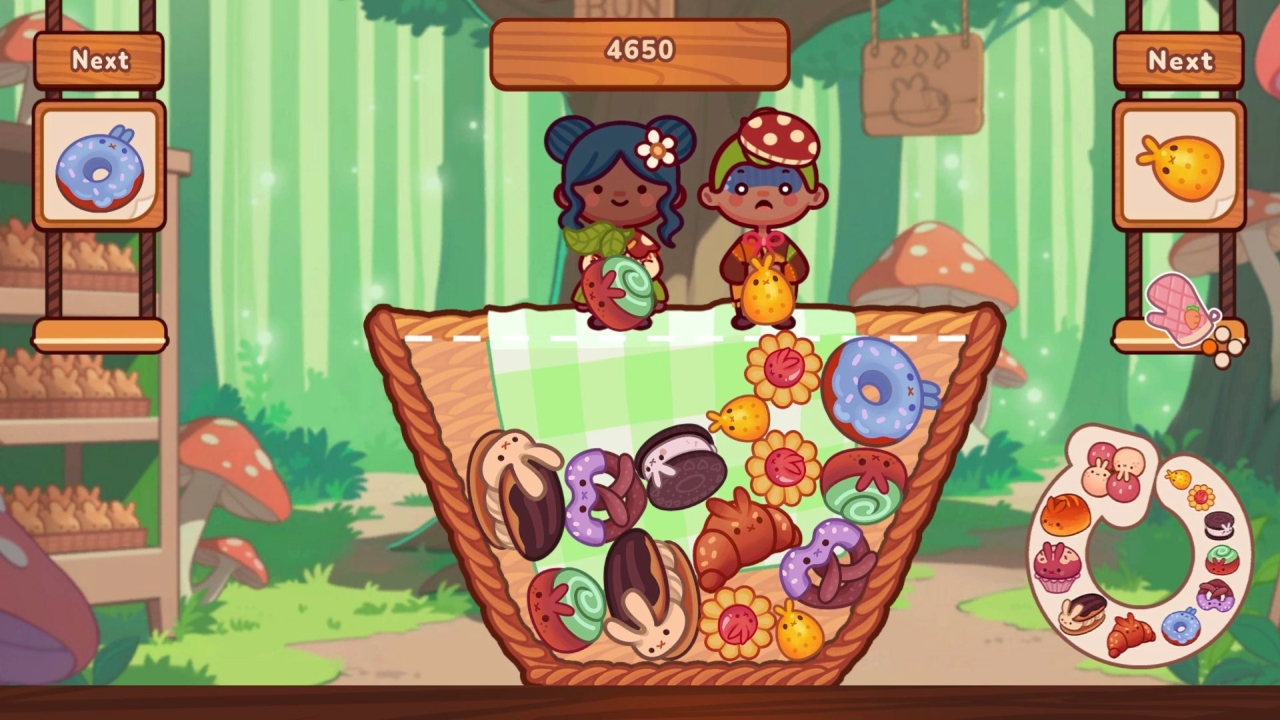
Task: Select the croissant icon in the progression circle
Action: (1129, 633)
